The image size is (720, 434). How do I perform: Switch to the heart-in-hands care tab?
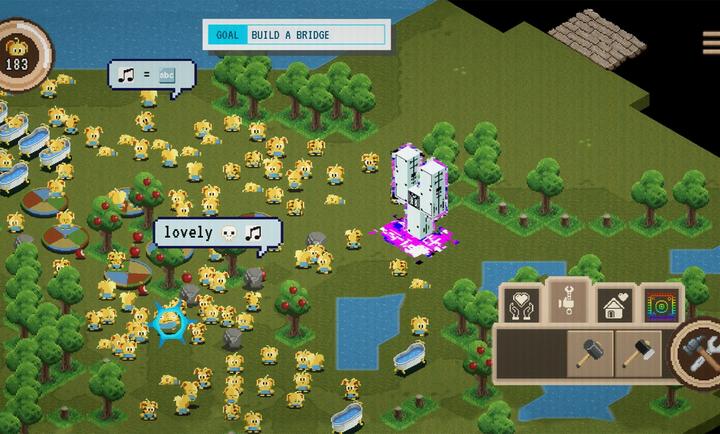pyautogui.click(x=521, y=303)
